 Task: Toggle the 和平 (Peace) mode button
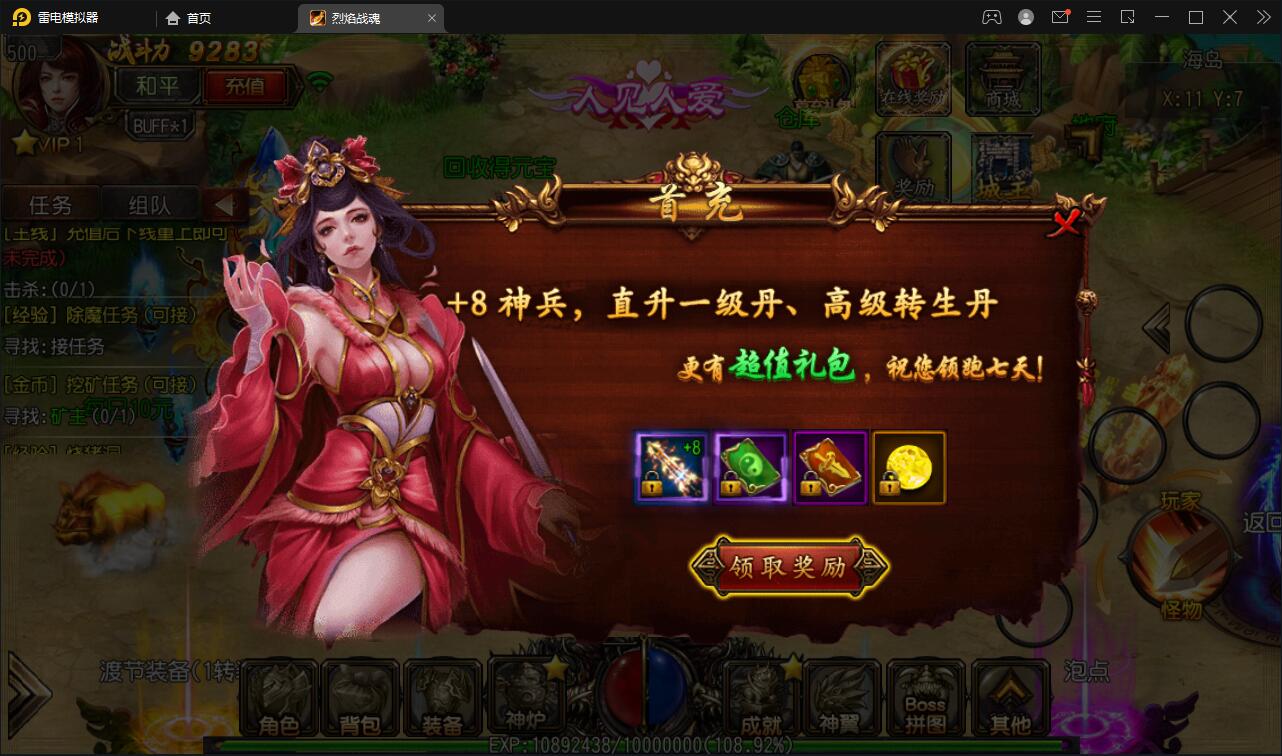(156, 87)
